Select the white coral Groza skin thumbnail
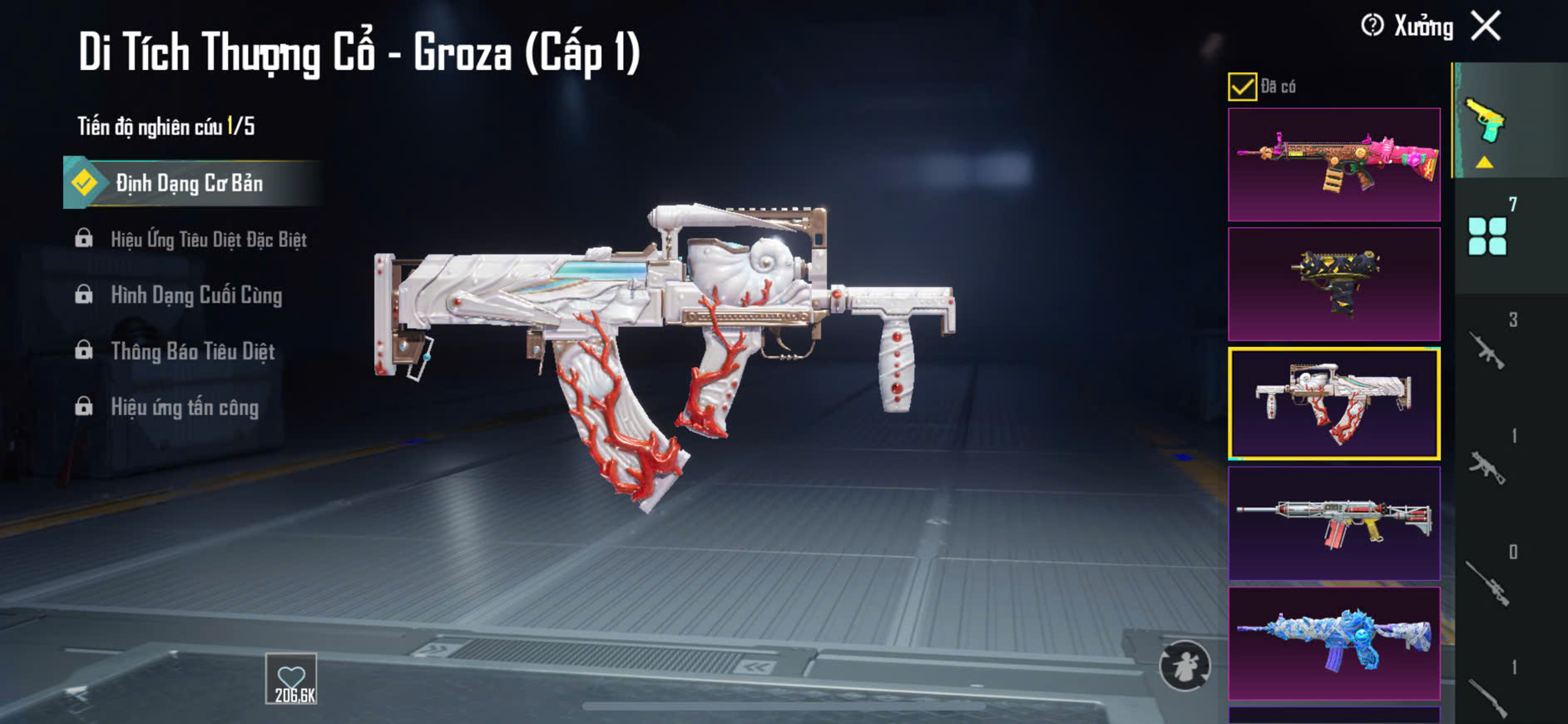The image size is (1568, 724). (1333, 404)
